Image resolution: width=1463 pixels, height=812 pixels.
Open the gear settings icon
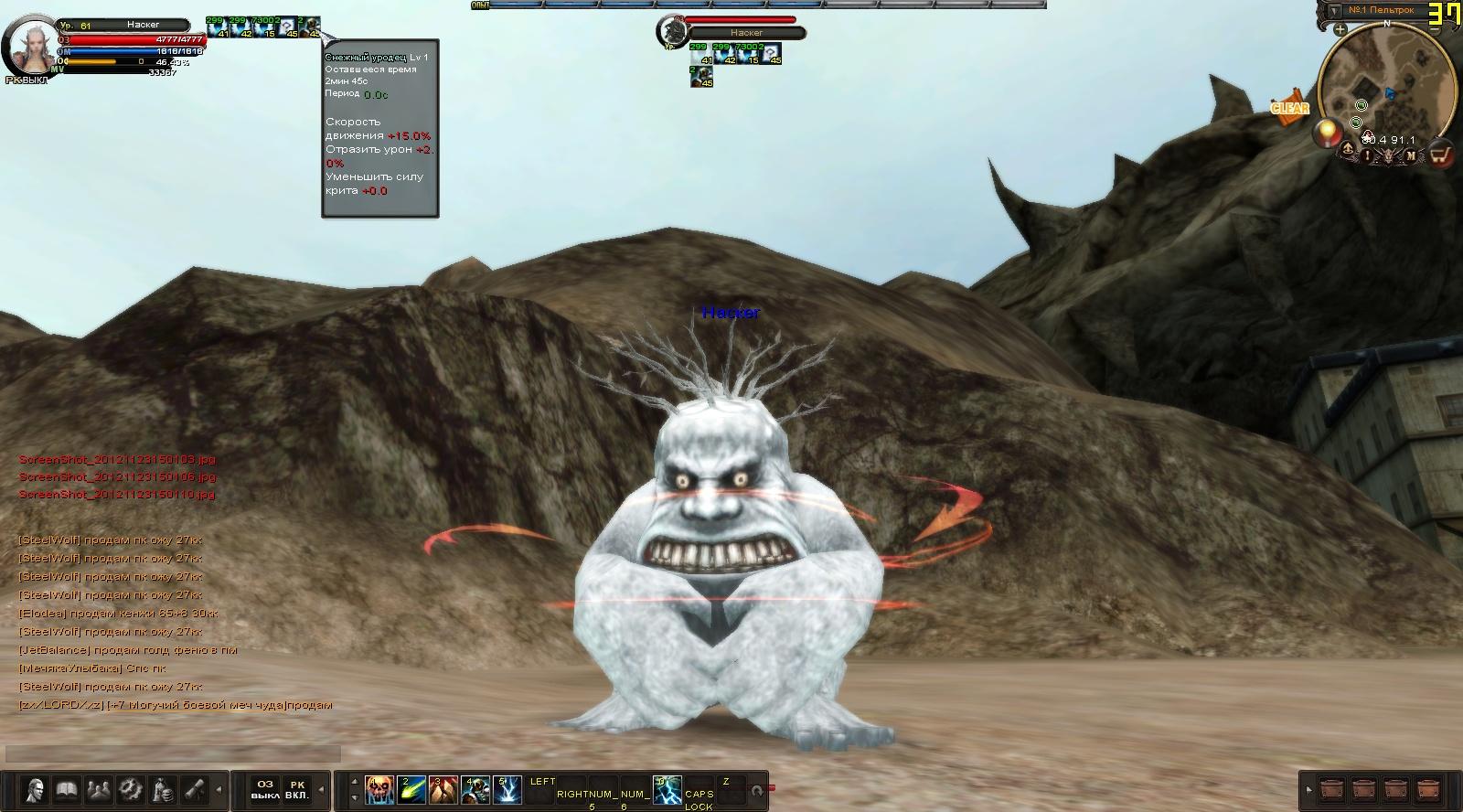click(x=131, y=789)
